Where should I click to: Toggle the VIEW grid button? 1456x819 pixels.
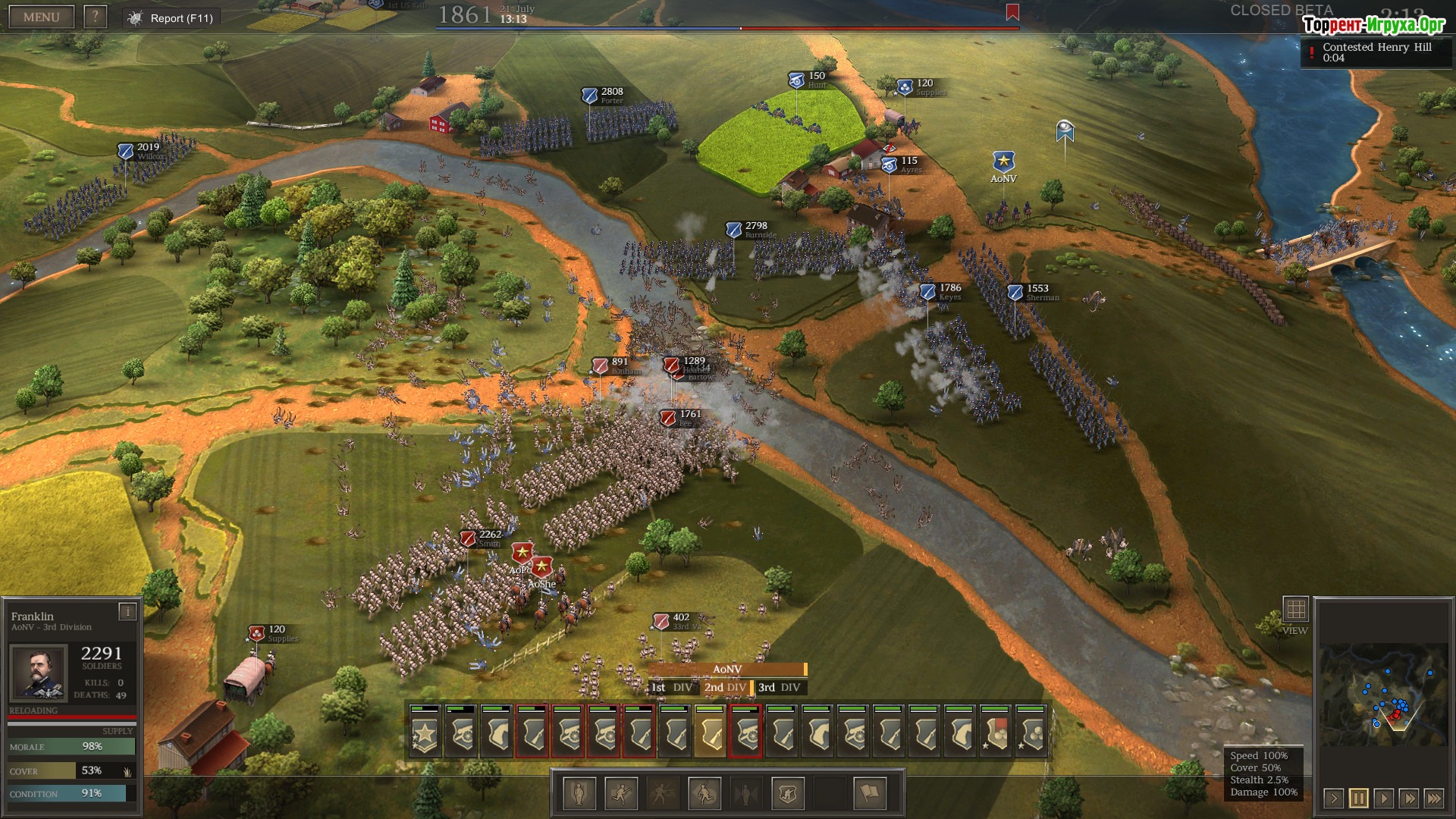1295,610
